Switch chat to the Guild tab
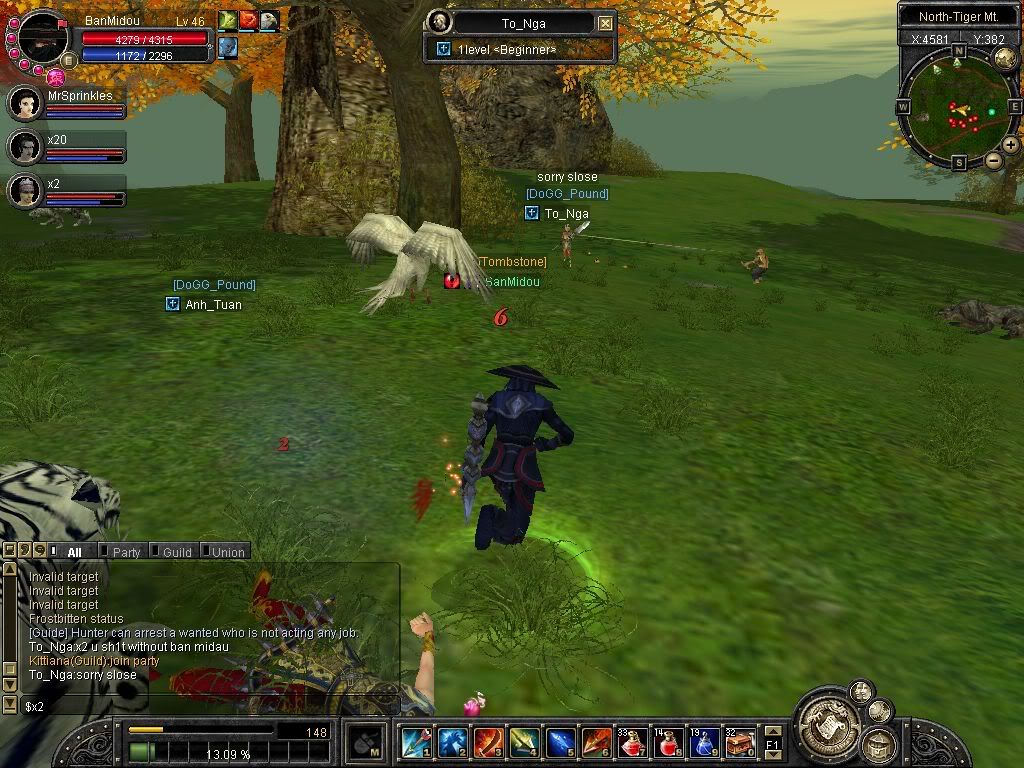The height and width of the screenshot is (768, 1024). 176,551
